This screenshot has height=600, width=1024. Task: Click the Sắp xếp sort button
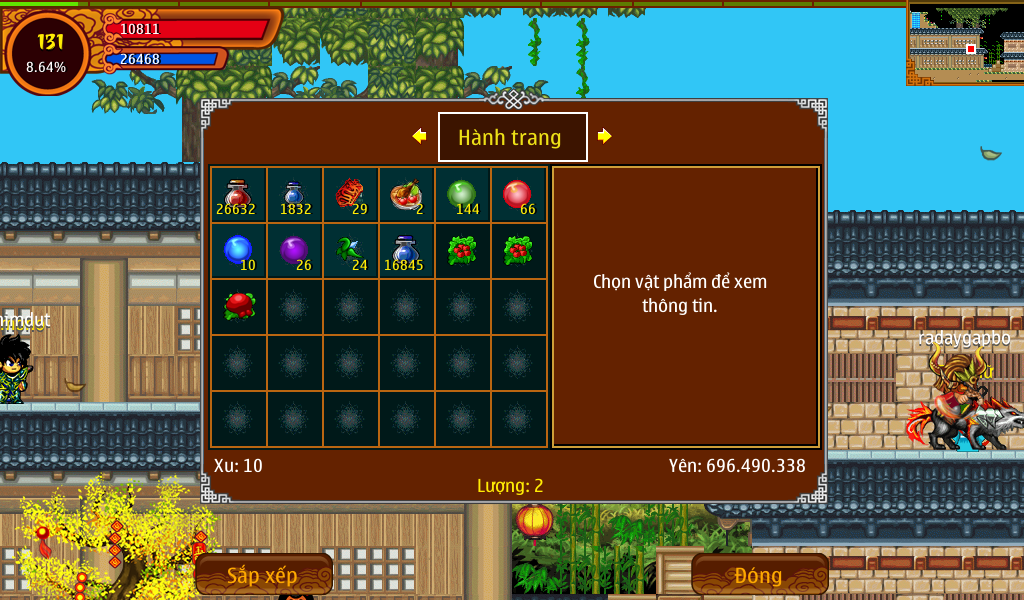[x=263, y=575]
